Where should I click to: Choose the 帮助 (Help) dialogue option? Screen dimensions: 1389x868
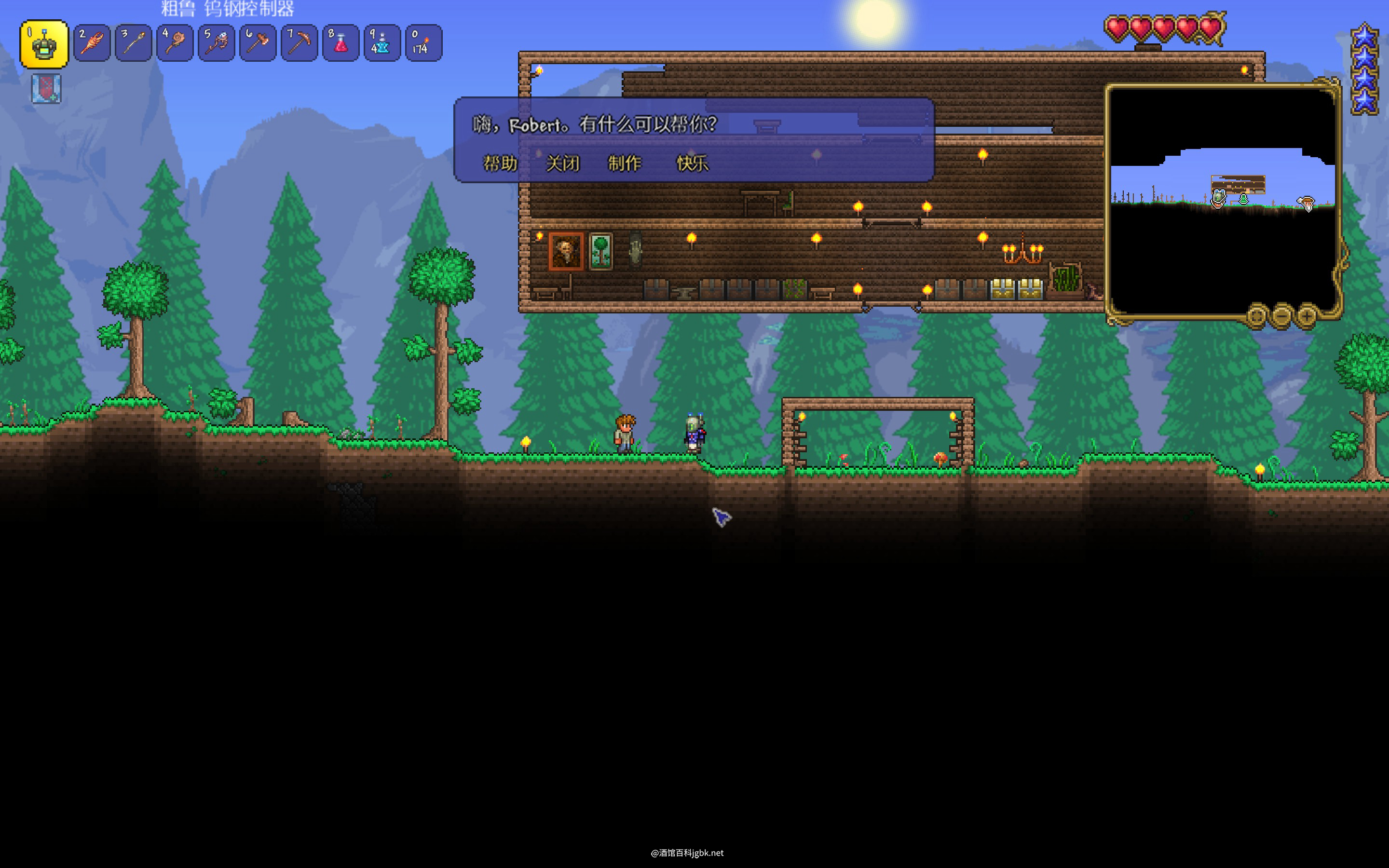click(500, 163)
